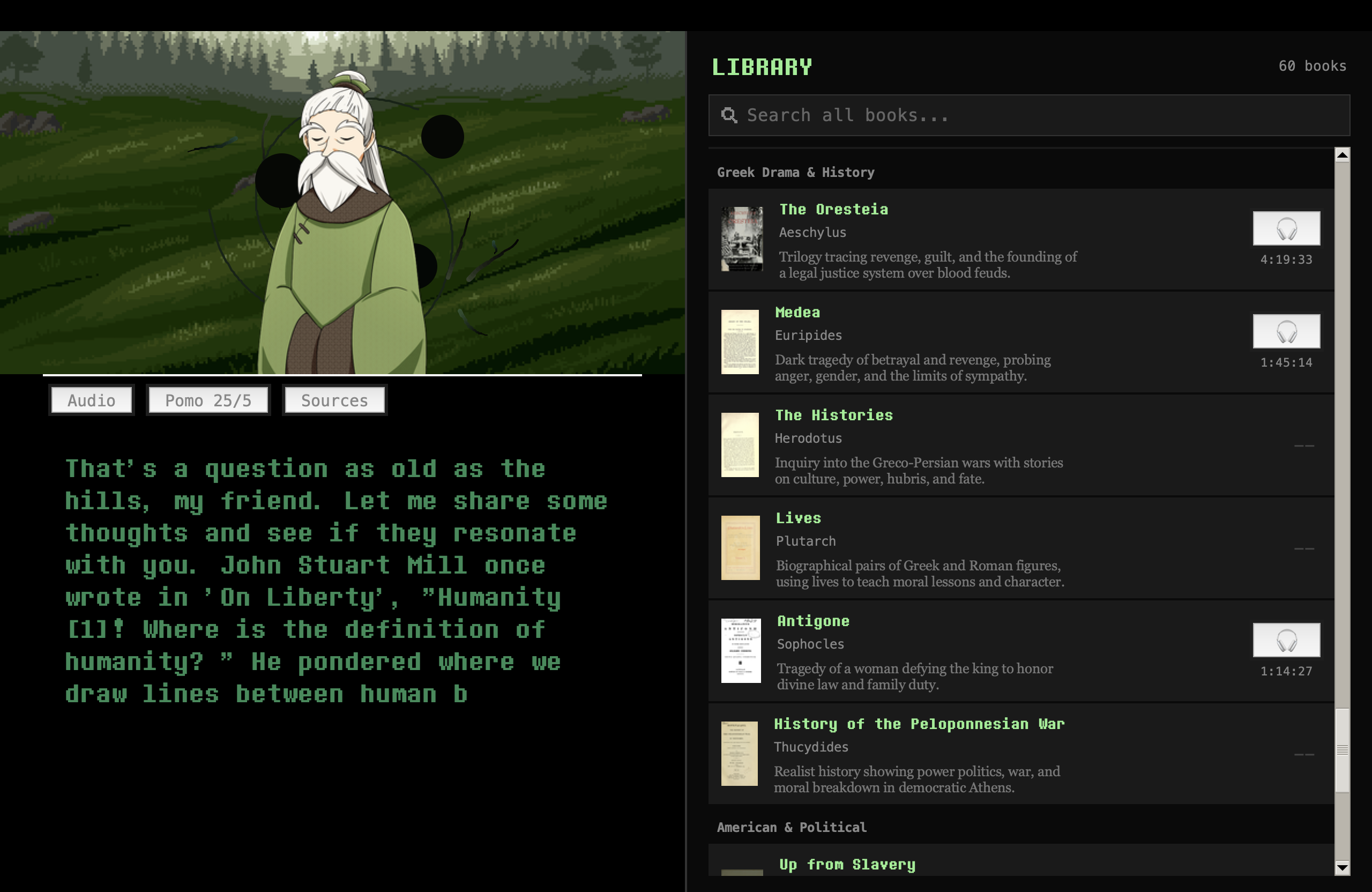Toggle the Audio setting
The image size is (1372, 892).
click(x=91, y=399)
